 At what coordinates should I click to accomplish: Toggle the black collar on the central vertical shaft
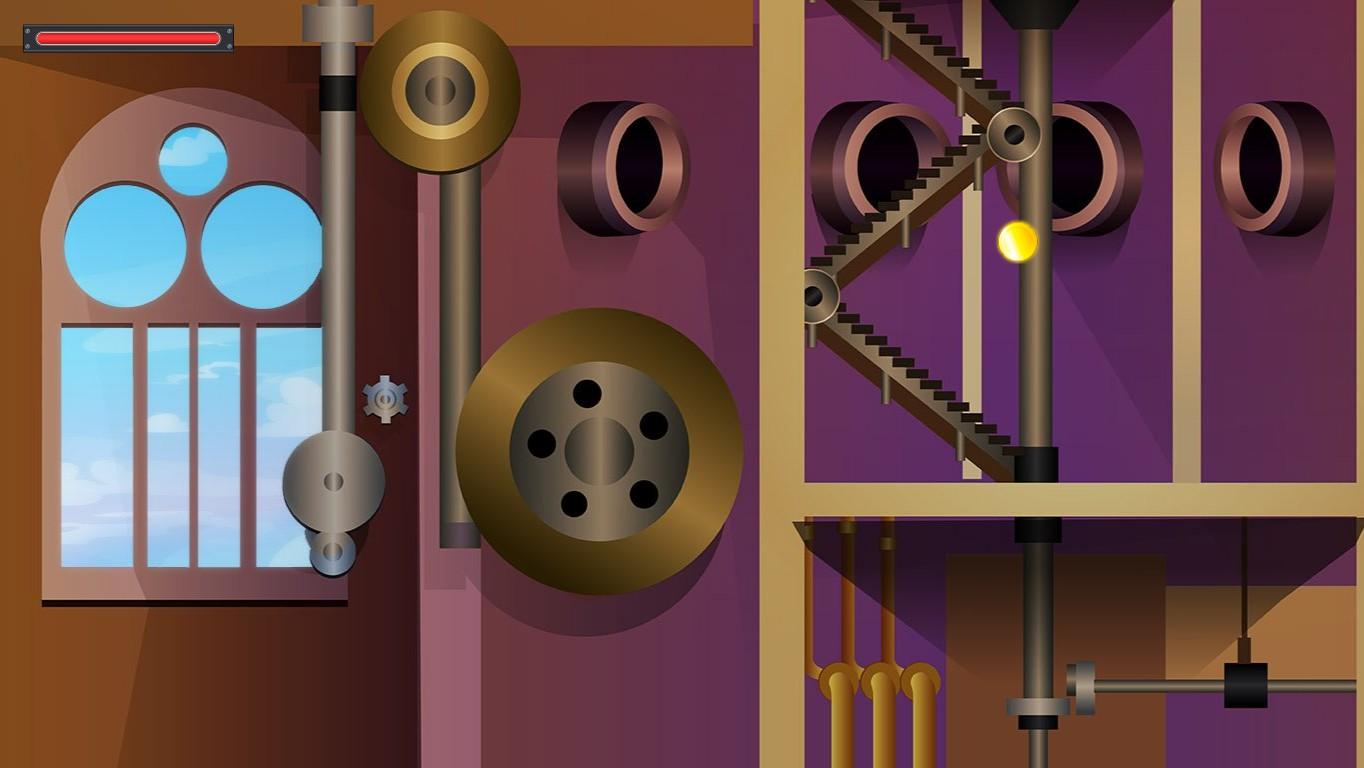point(1036,462)
